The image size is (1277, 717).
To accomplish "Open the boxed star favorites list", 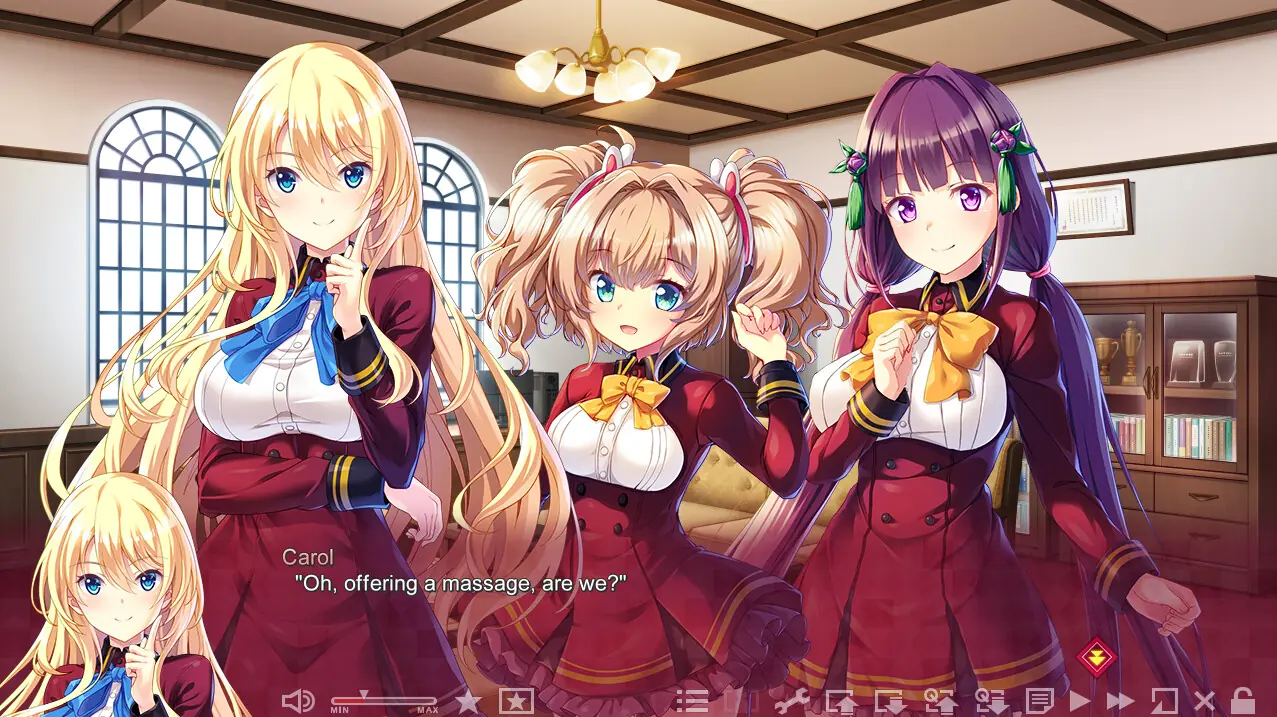I will 516,701.
